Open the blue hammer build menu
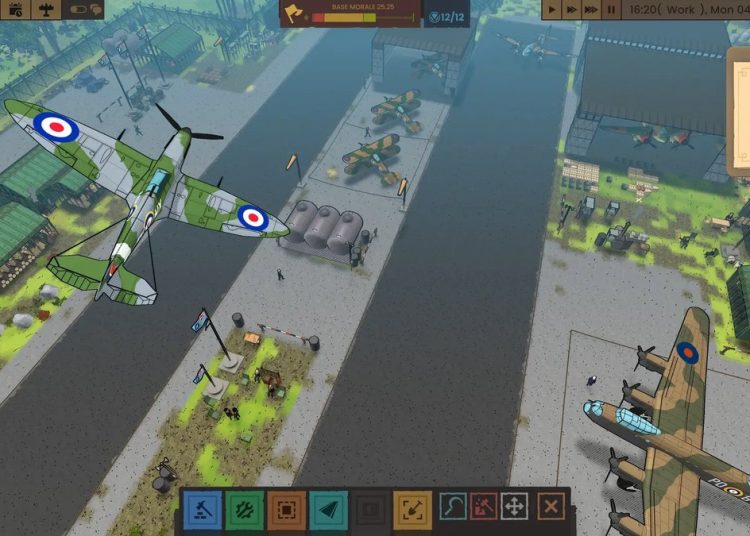 [x=203, y=509]
